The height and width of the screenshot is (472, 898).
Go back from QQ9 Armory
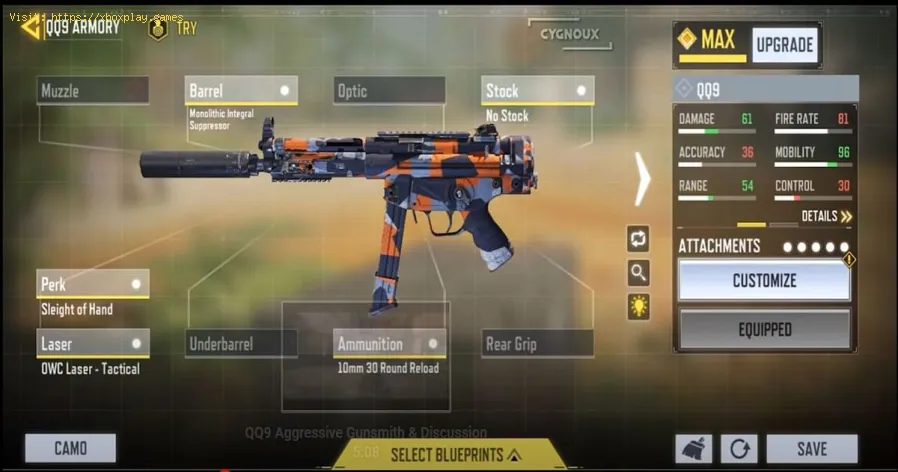[30, 27]
